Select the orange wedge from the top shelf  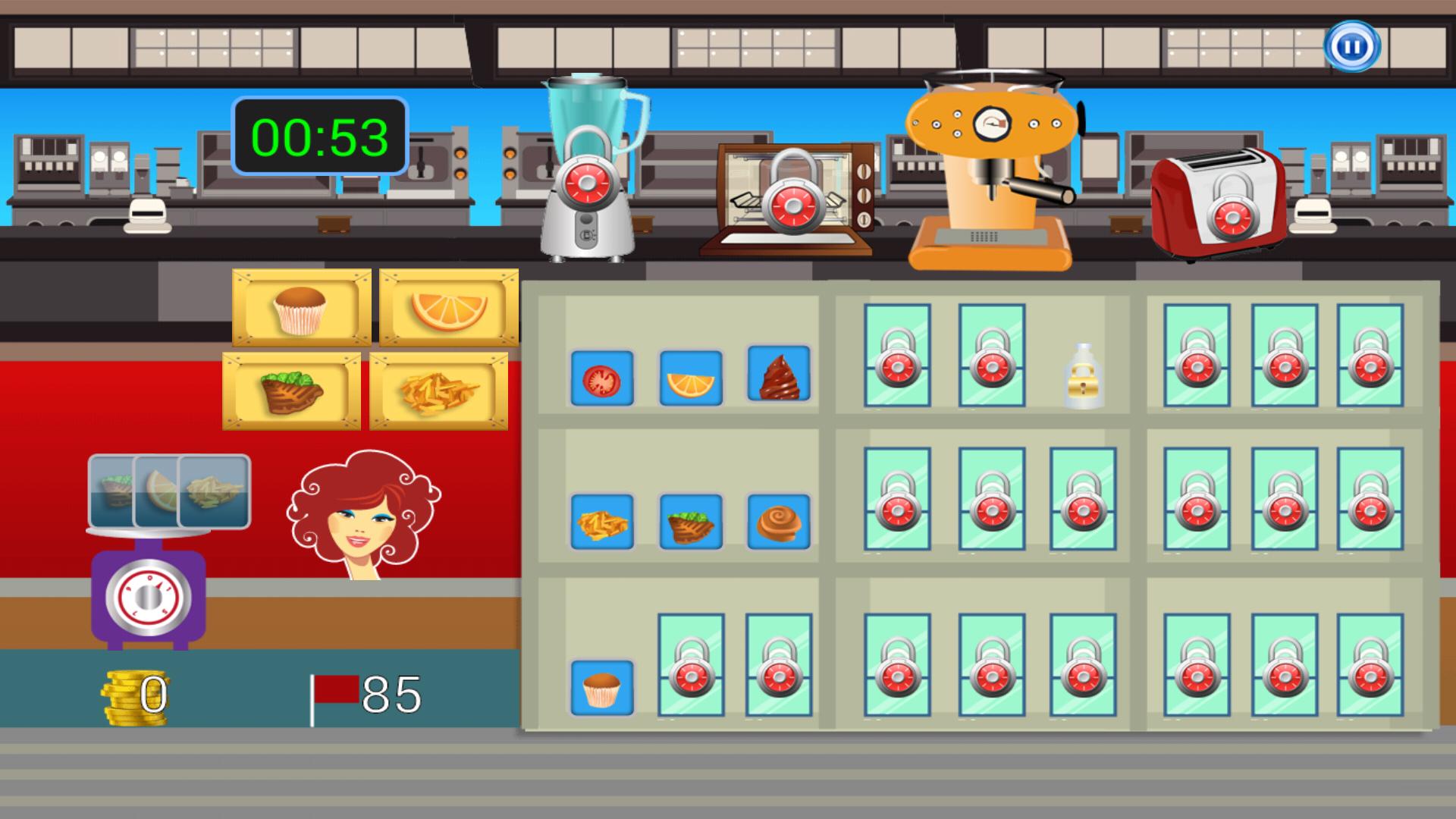click(691, 378)
